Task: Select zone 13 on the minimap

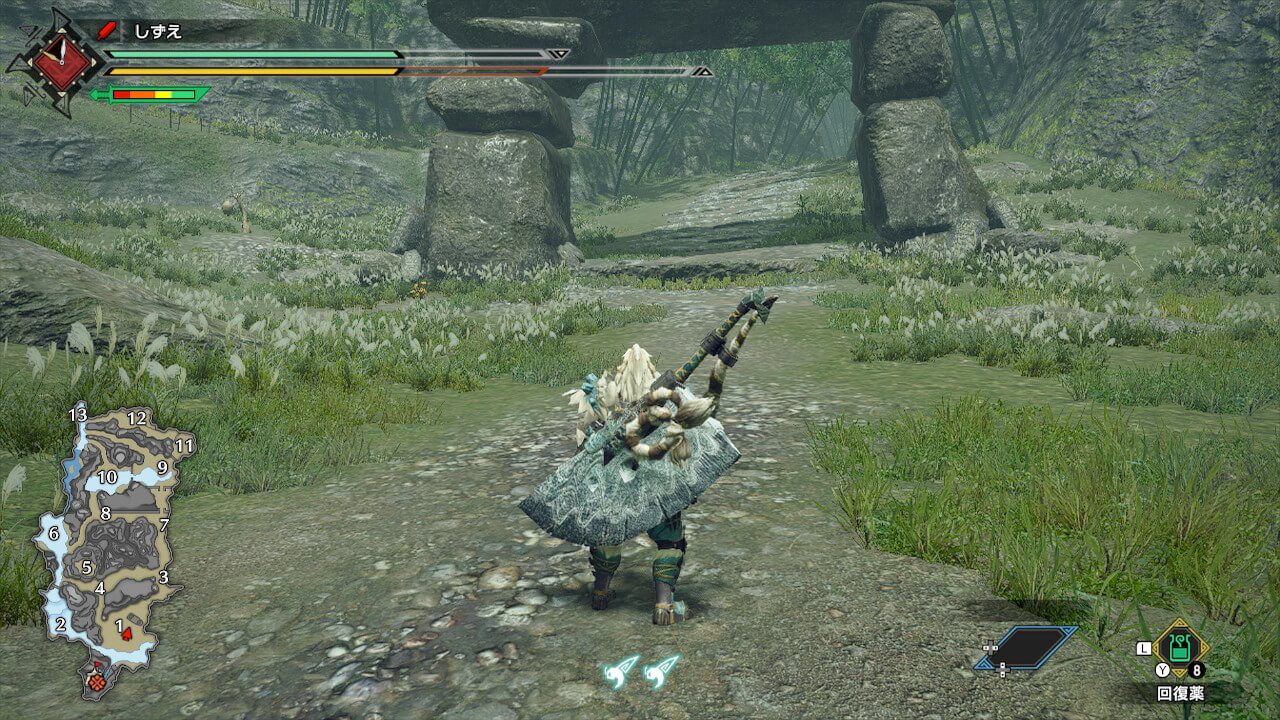Action: tap(78, 414)
